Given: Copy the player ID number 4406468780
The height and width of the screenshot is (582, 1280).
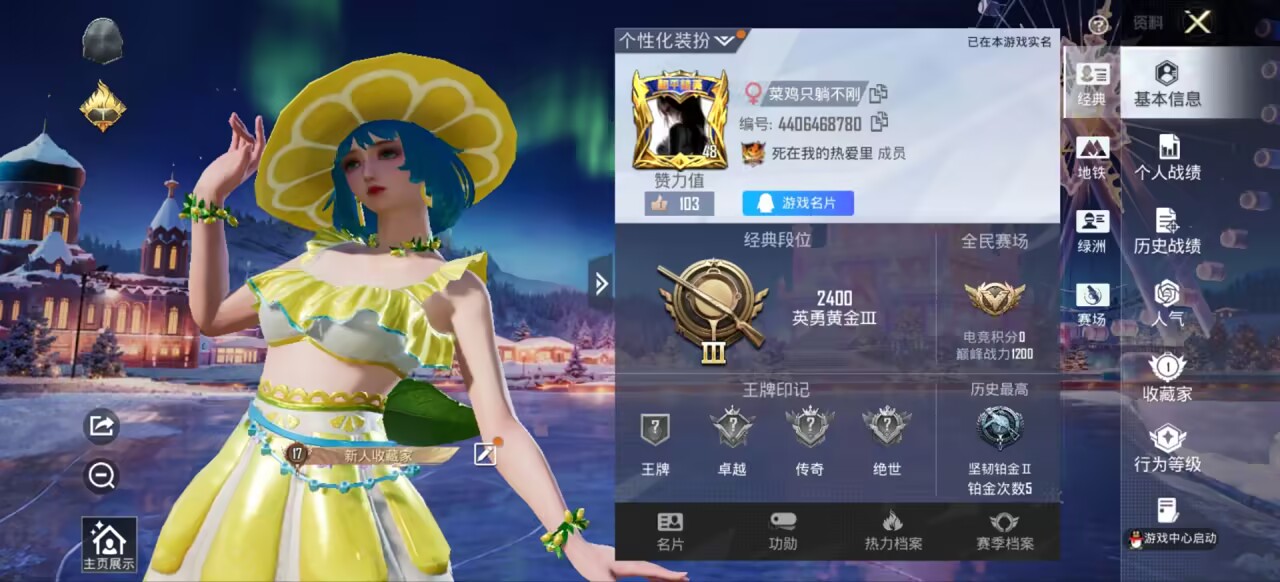Looking at the screenshot, I should [880, 123].
